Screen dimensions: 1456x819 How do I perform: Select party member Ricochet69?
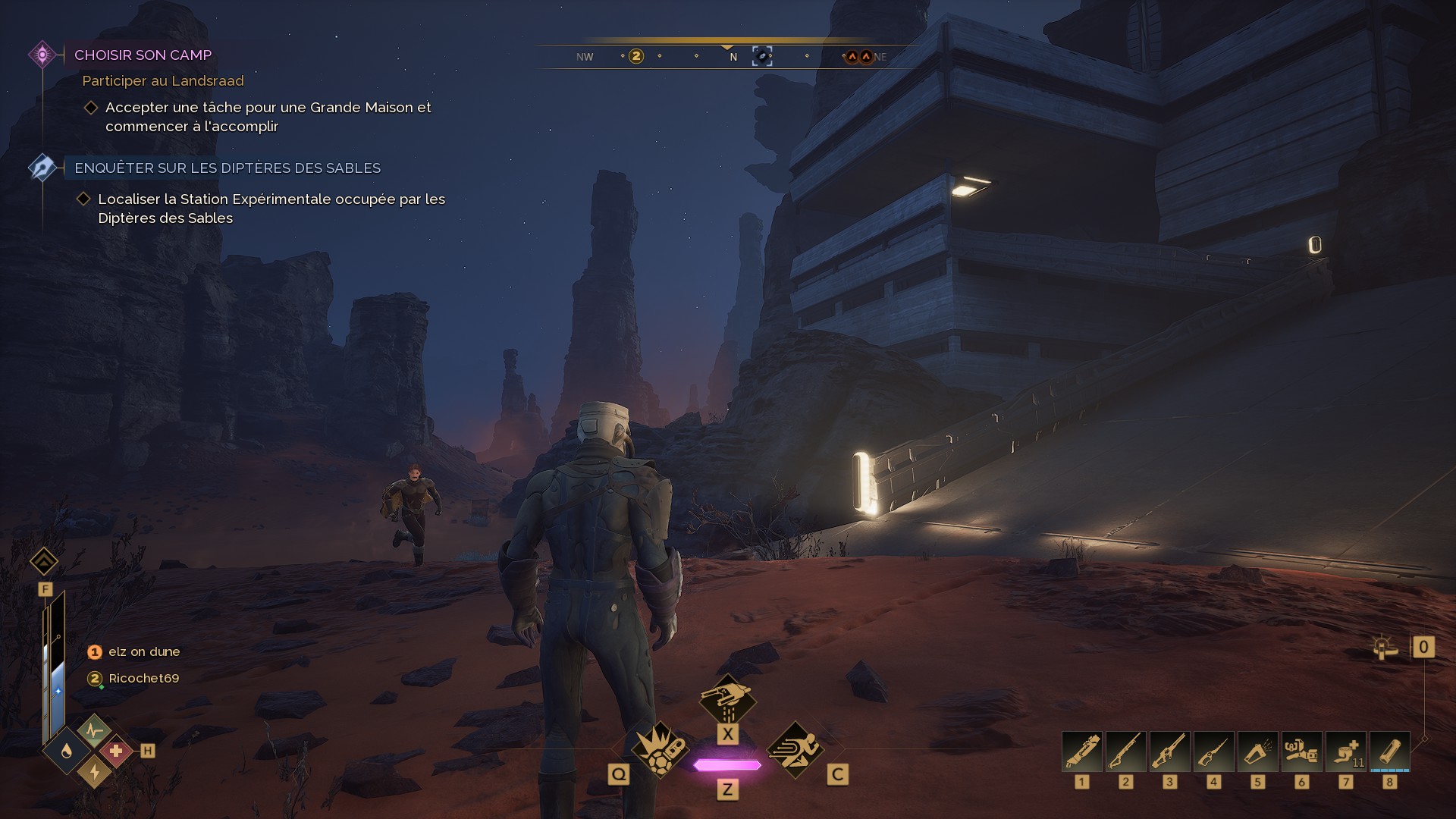click(x=143, y=679)
